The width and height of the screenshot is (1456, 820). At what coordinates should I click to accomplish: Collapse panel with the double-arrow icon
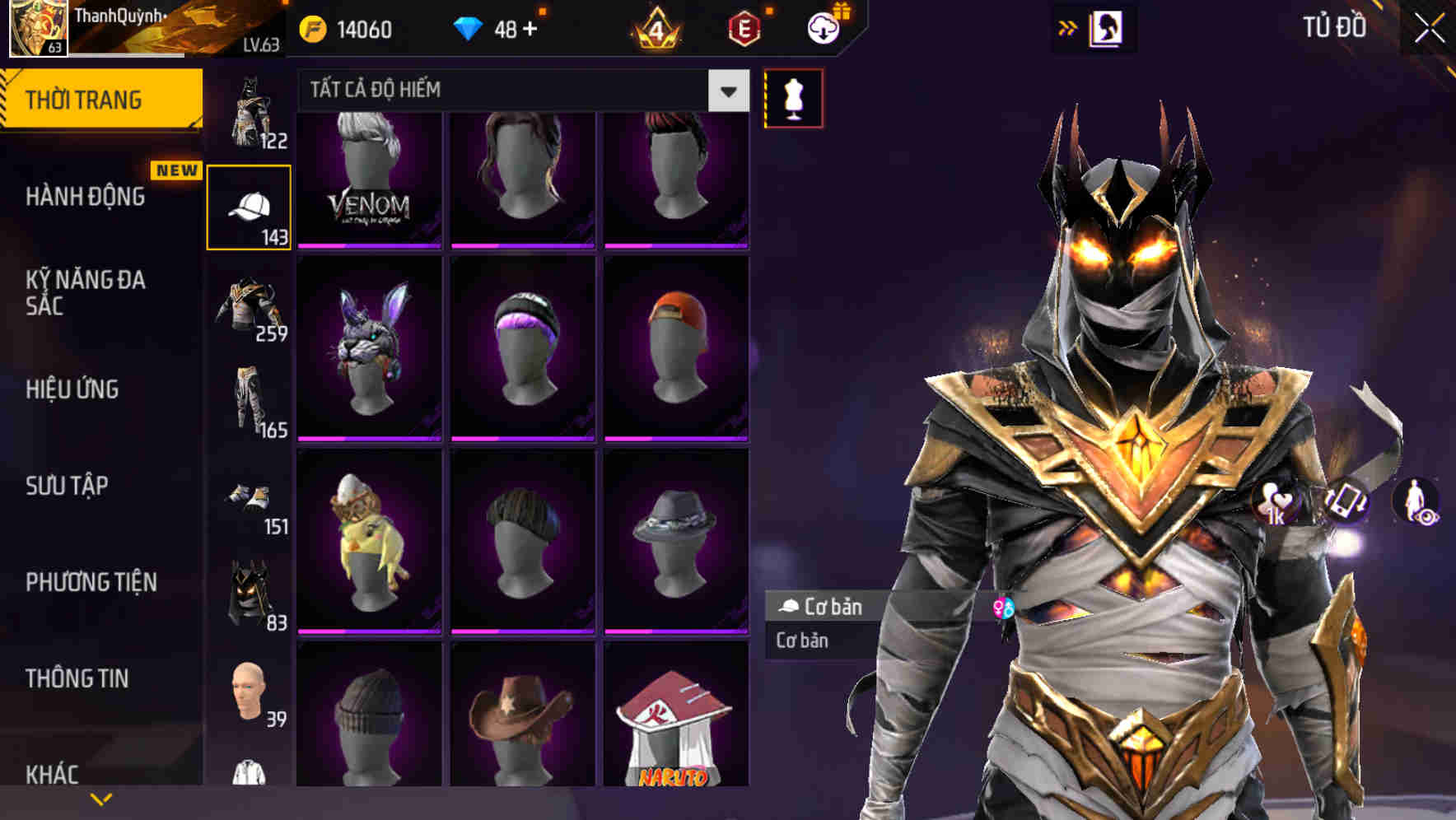tap(1068, 27)
